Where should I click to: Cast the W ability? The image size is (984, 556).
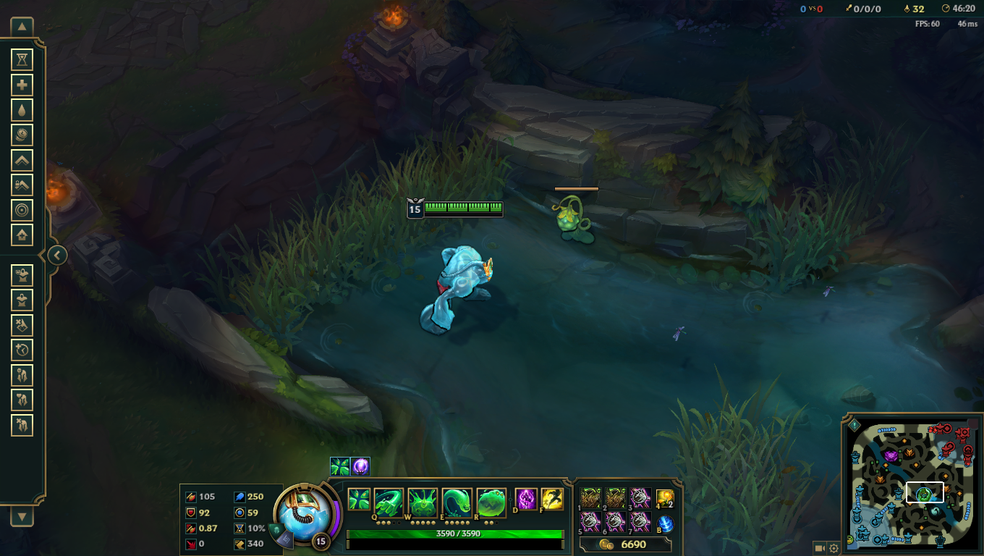422,502
